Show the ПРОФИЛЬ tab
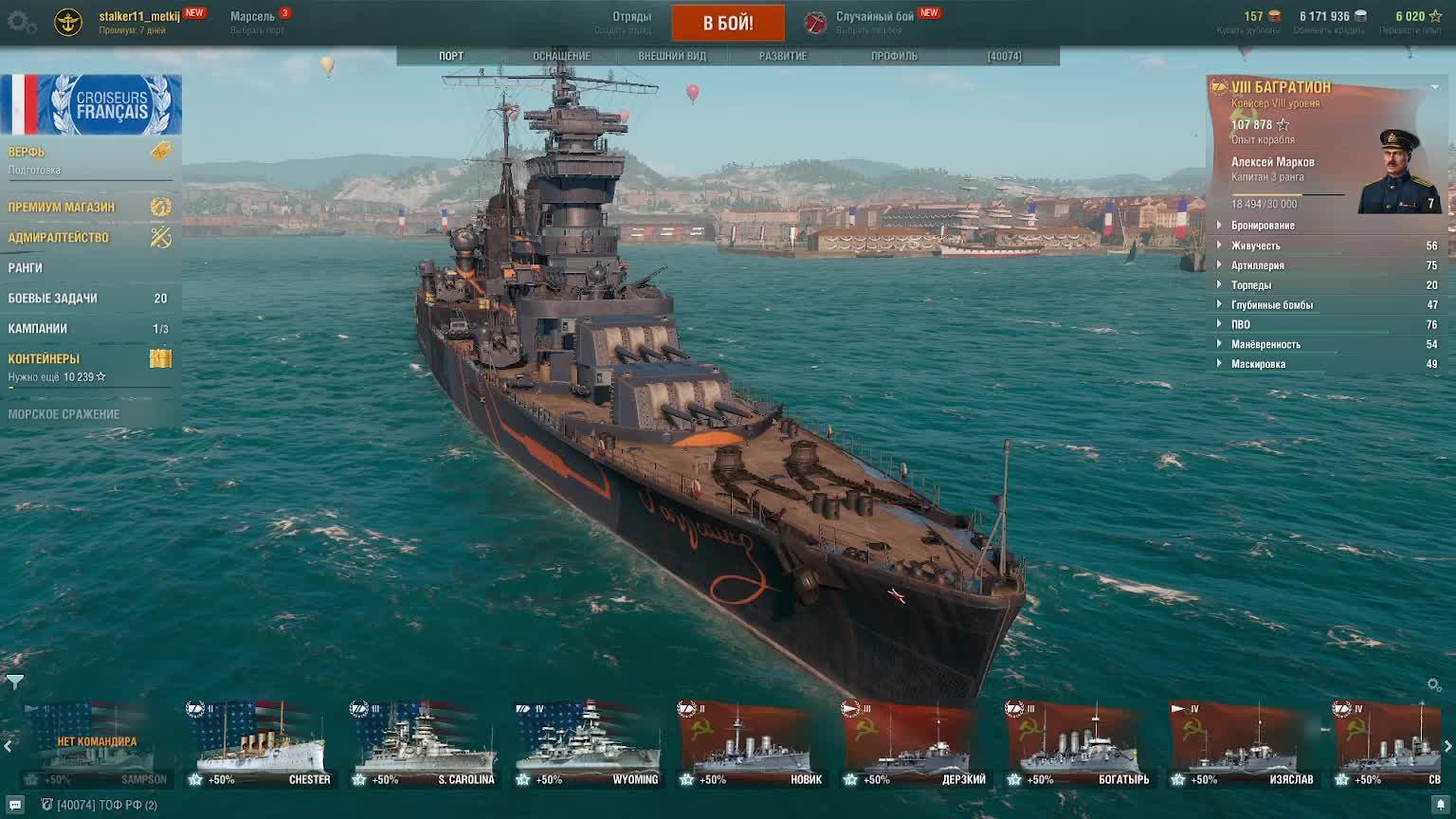 [x=894, y=56]
